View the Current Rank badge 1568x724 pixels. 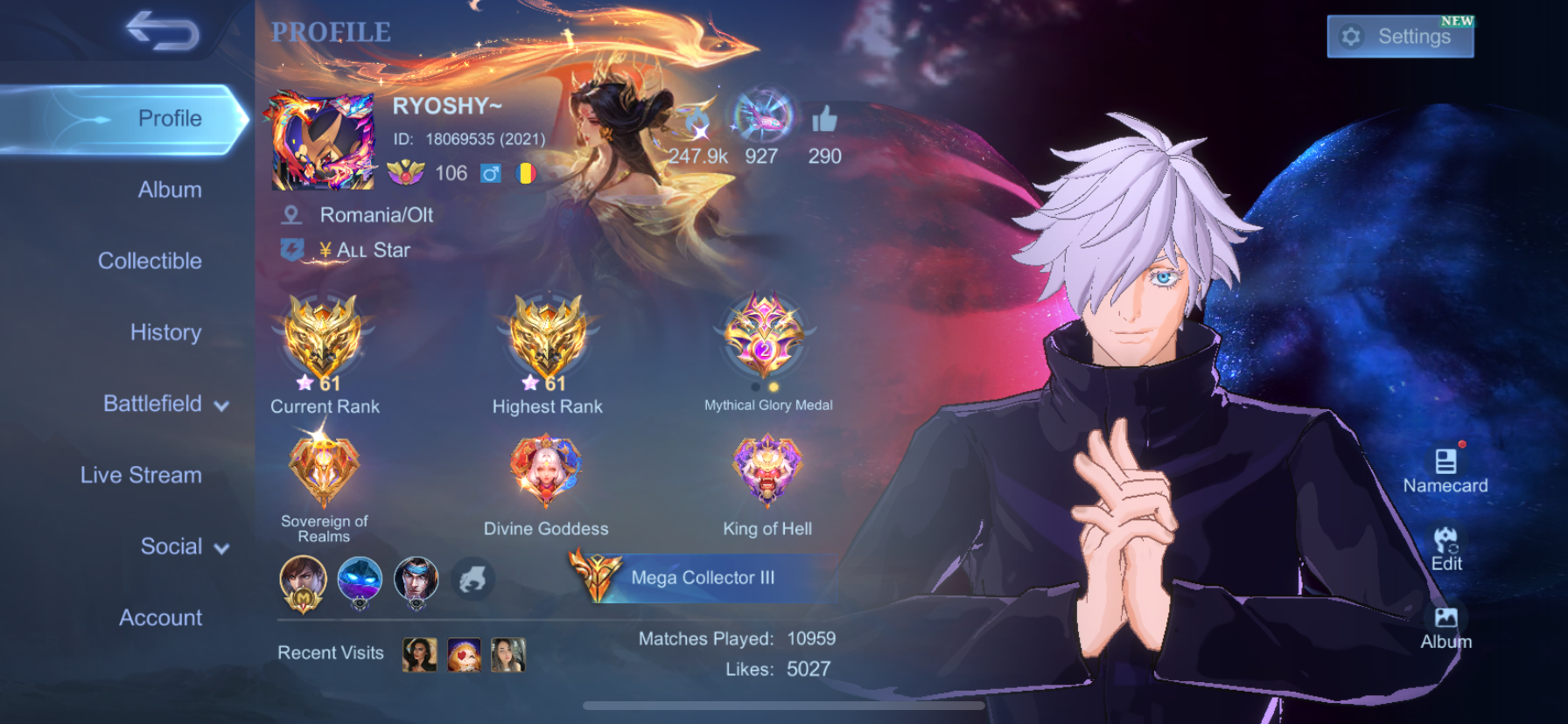click(x=324, y=341)
